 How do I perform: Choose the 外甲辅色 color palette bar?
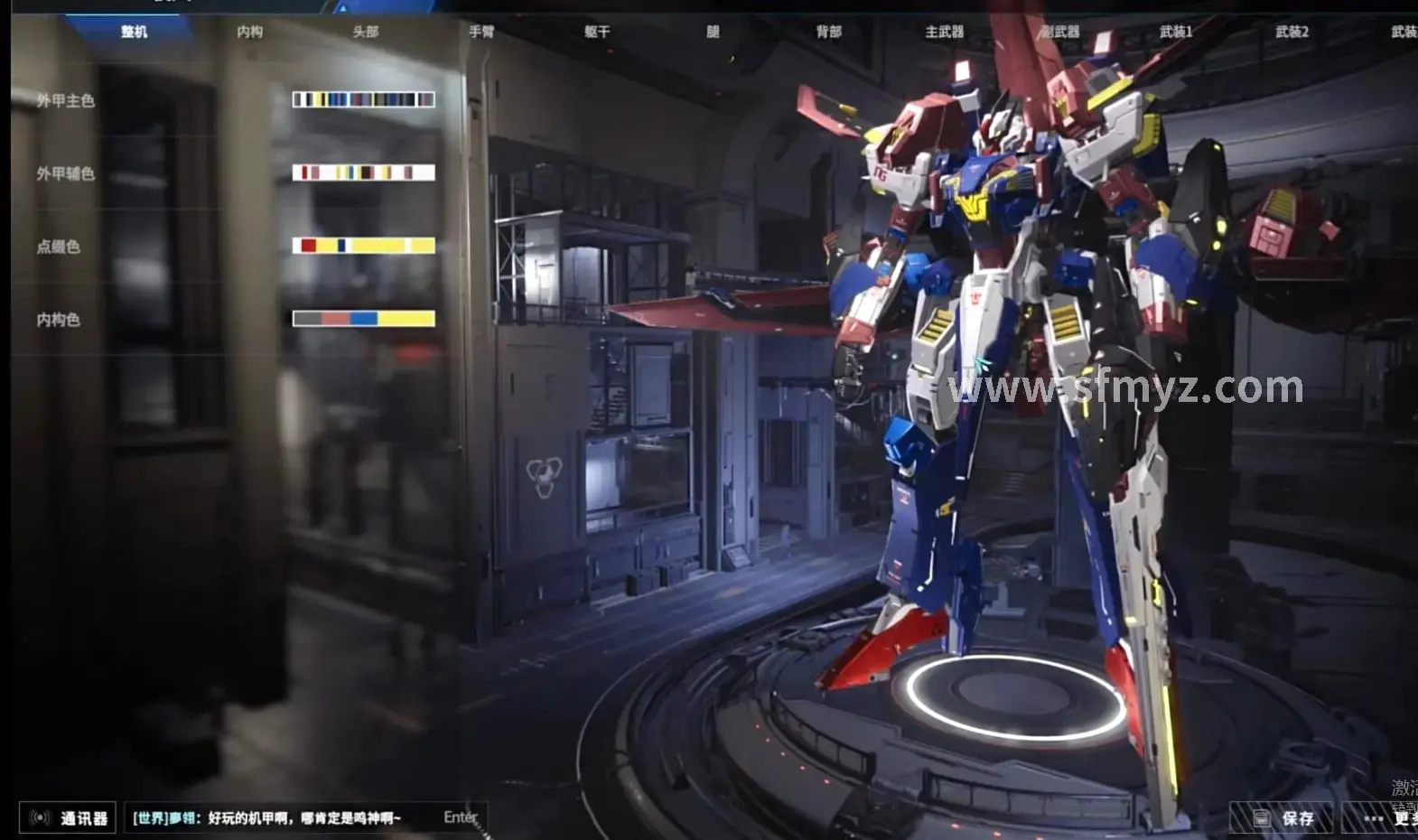tap(363, 173)
